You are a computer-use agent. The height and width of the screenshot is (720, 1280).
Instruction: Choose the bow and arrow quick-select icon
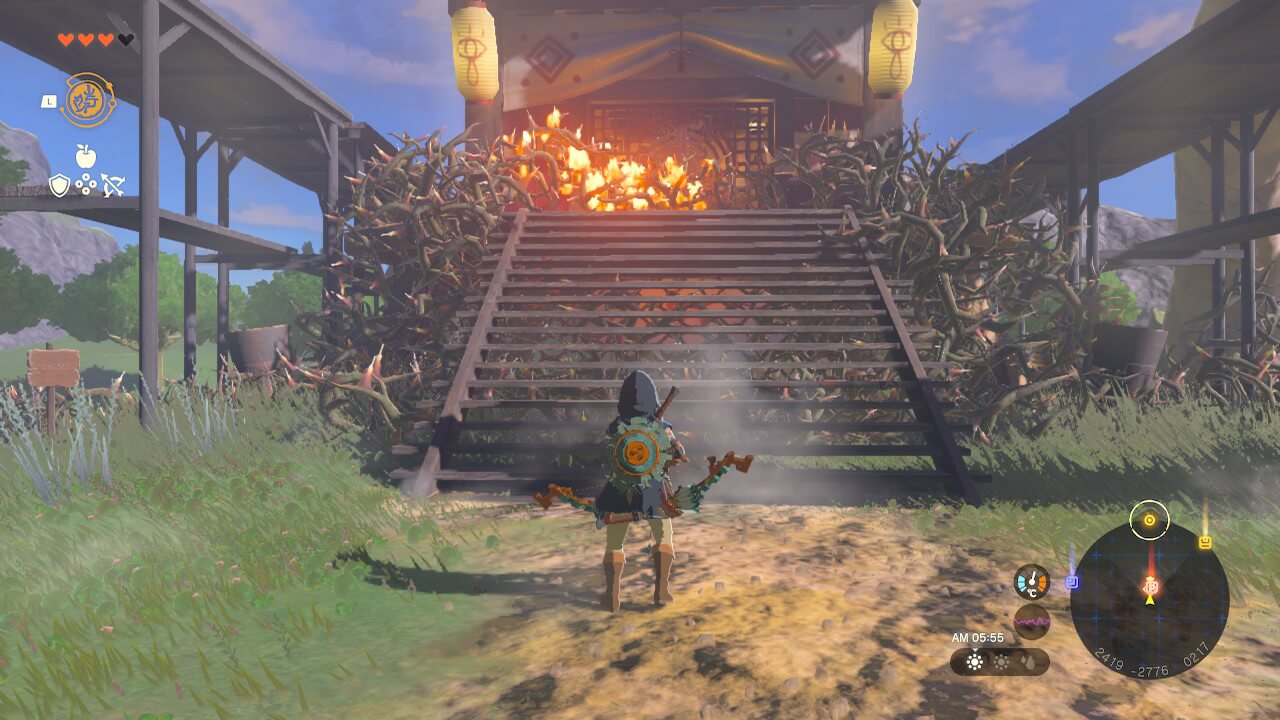coord(111,185)
